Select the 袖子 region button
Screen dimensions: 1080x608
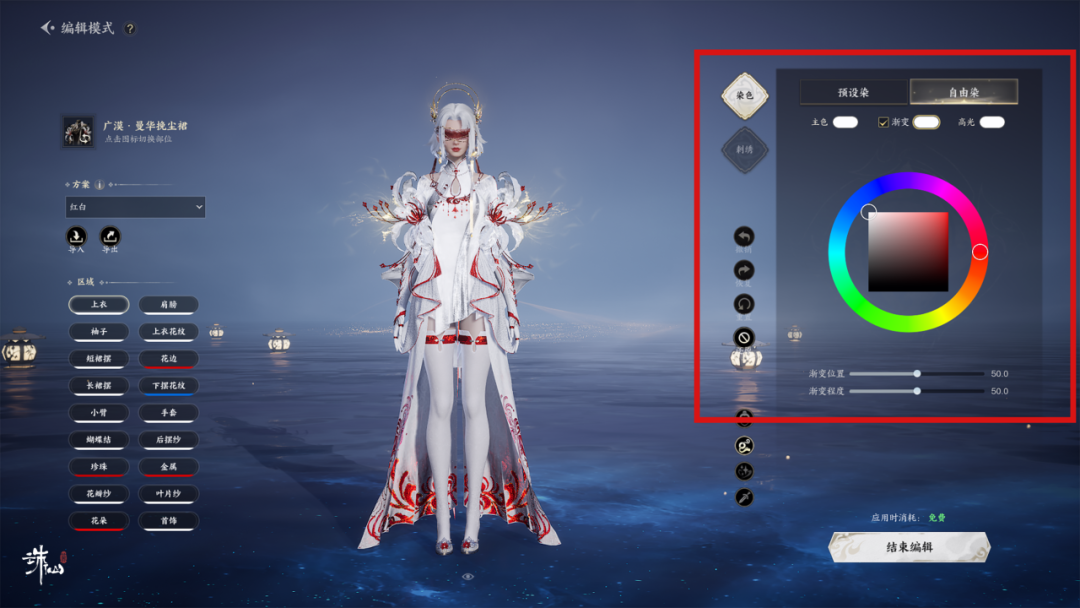(x=98, y=331)
